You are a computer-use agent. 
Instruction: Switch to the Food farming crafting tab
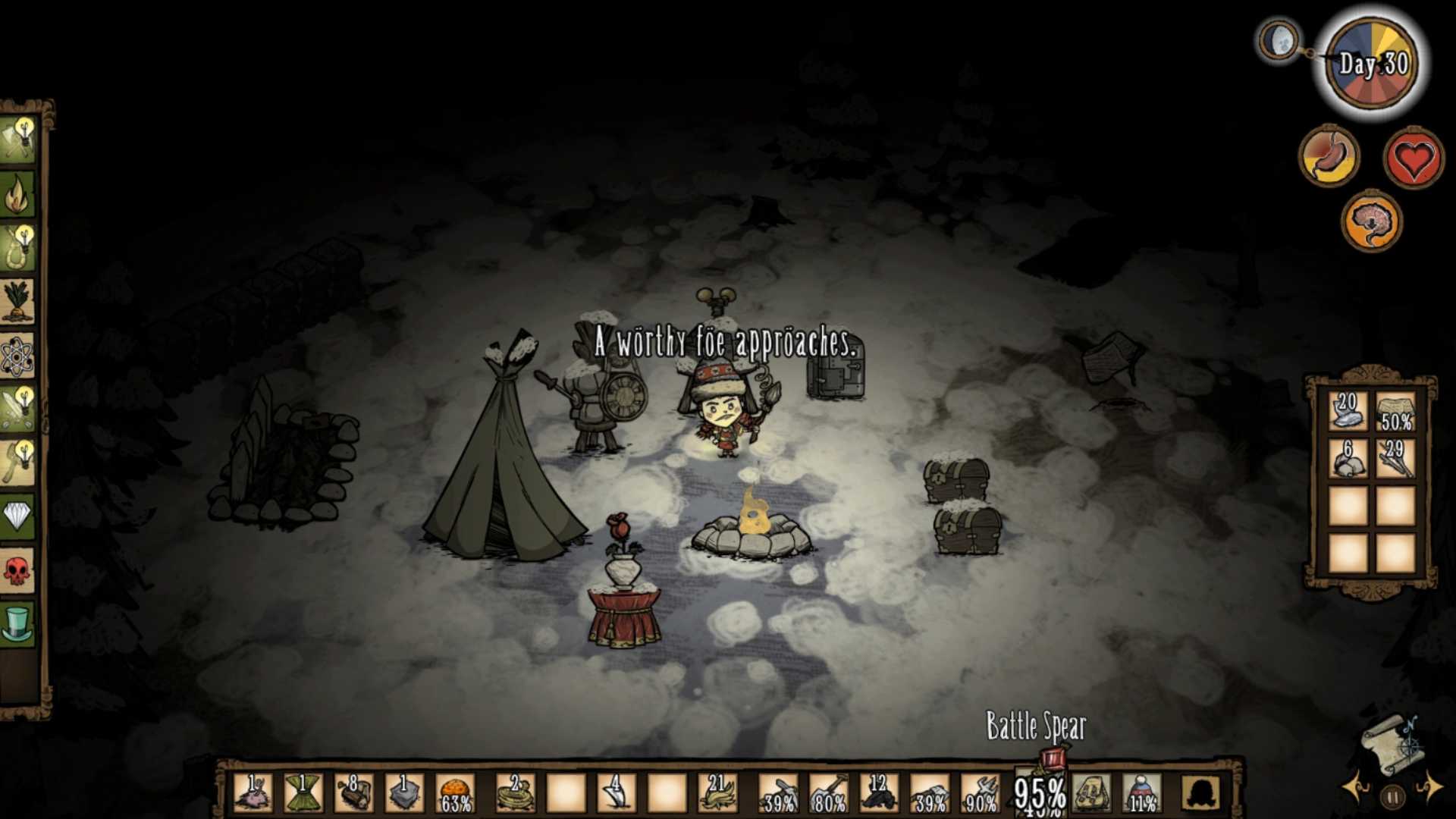coord(18,300)
